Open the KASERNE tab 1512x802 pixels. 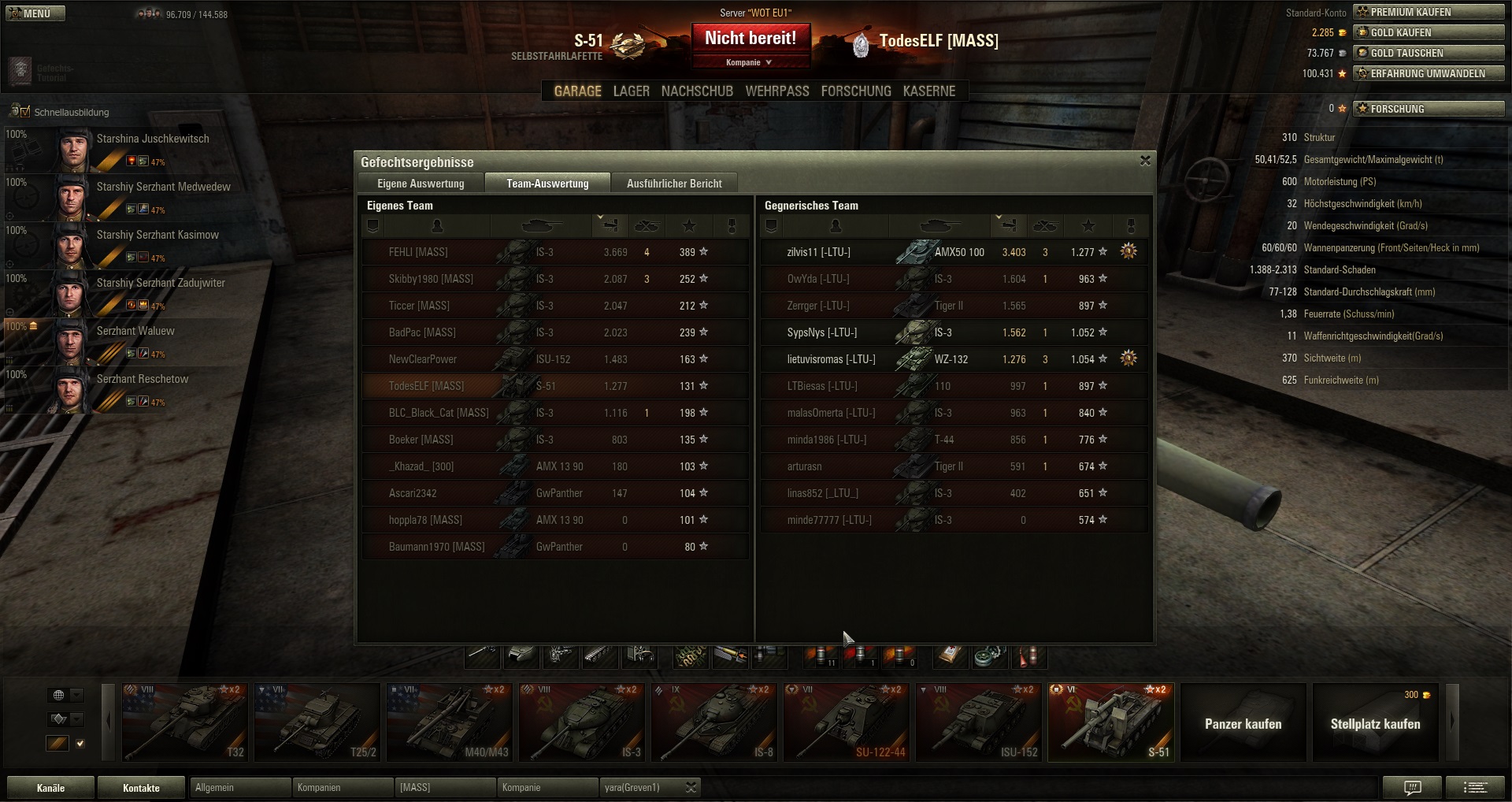929,91
